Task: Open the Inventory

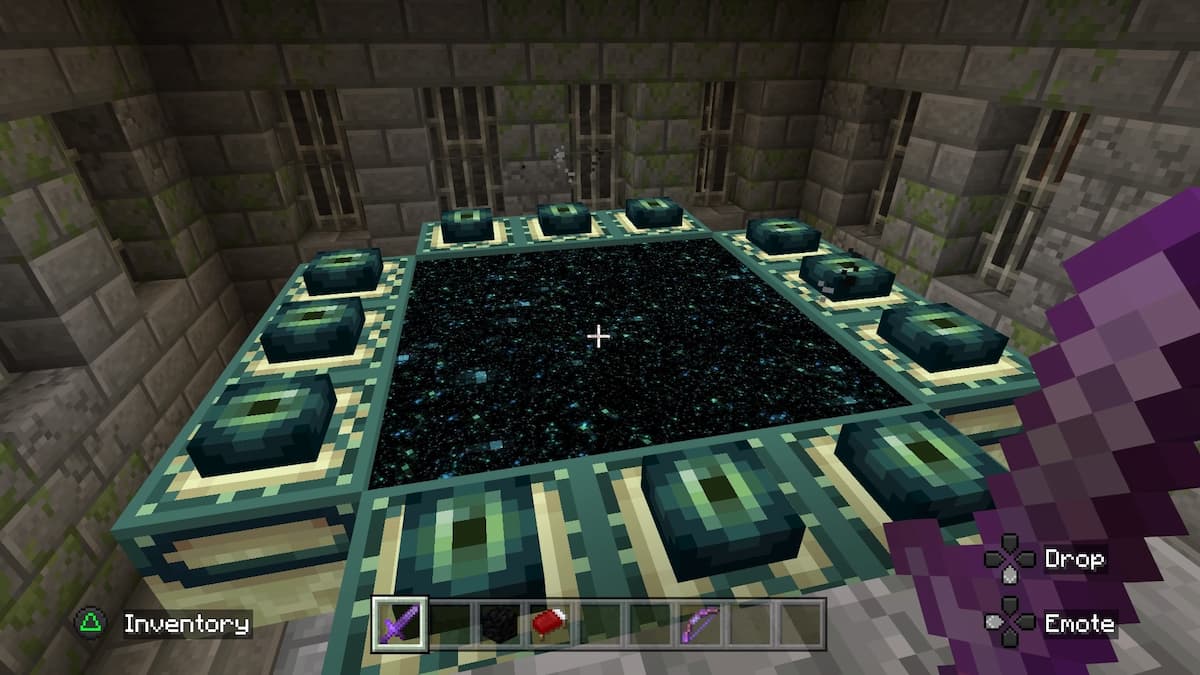Action: tap(186, 624)
